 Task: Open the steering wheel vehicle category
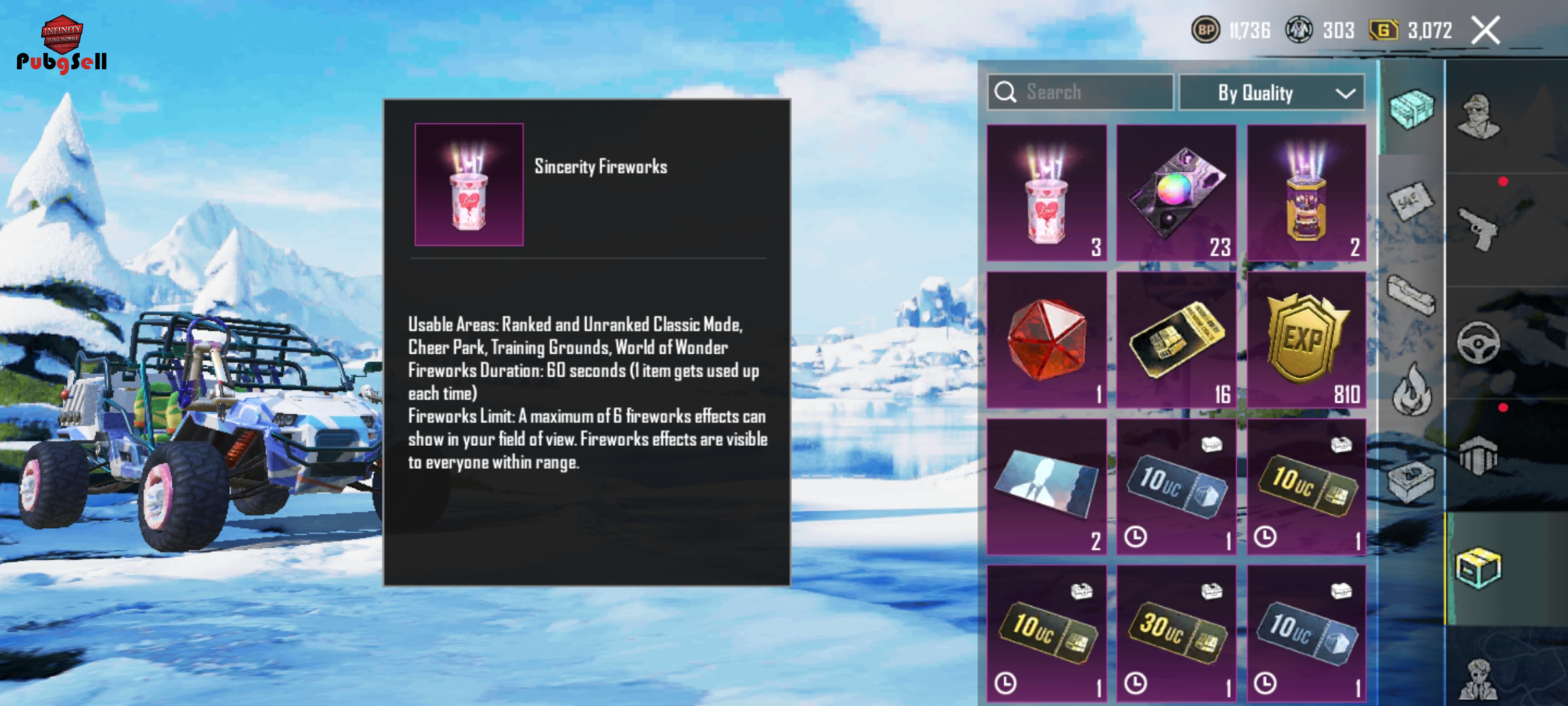(1479, 342)
